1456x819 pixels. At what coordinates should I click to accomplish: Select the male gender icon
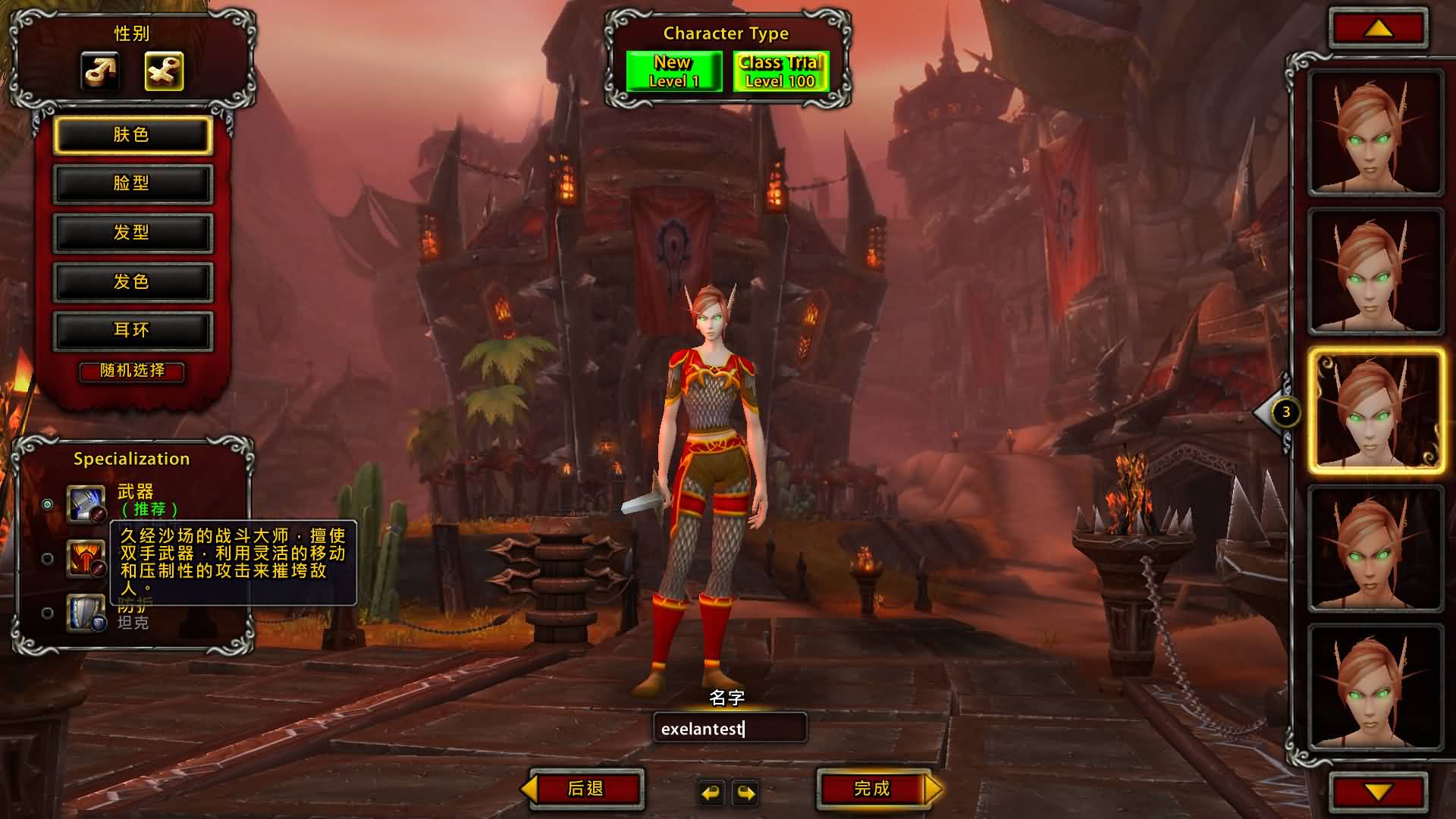100,71
